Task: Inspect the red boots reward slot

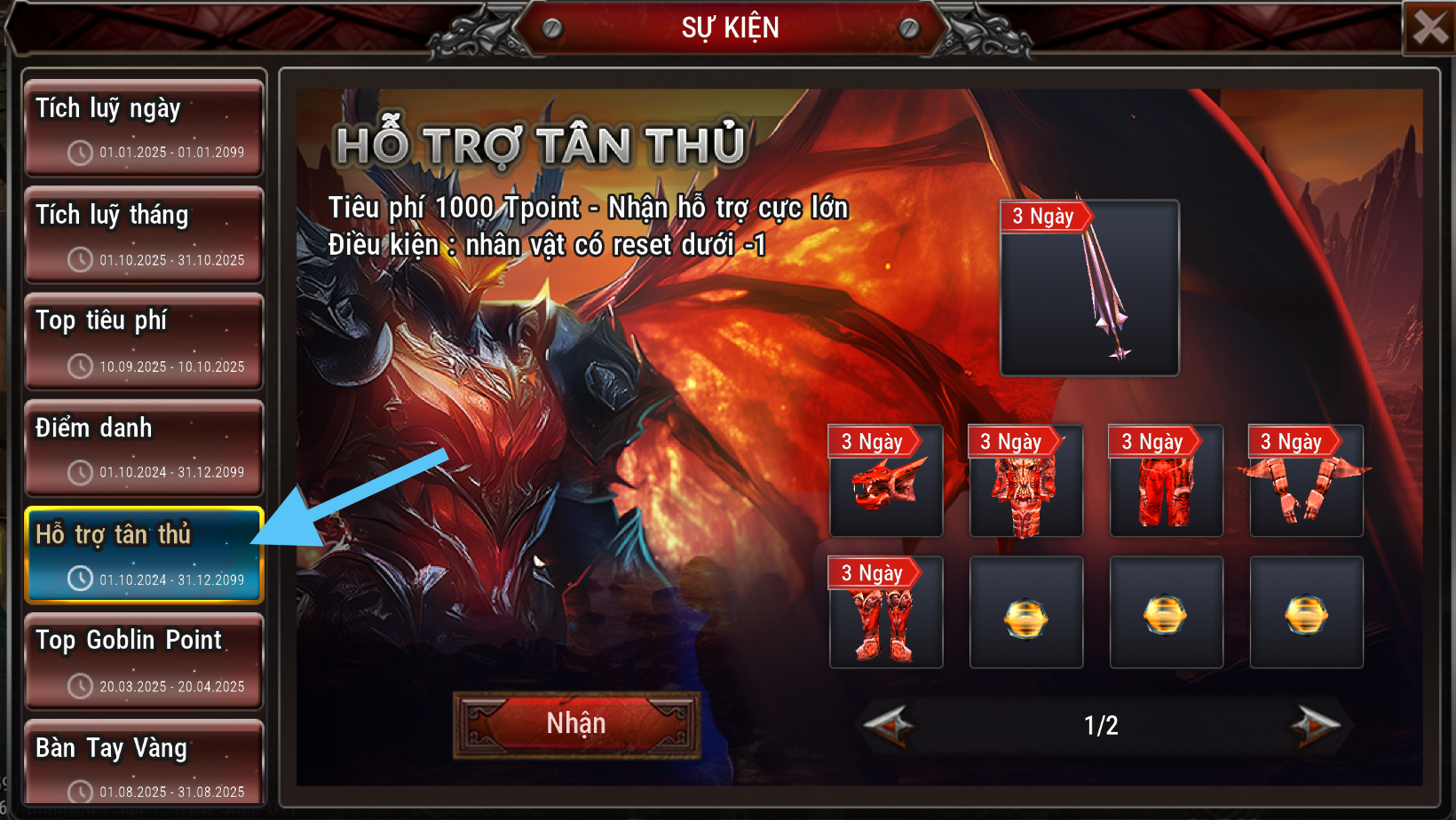Action: (x=886, y=612)
